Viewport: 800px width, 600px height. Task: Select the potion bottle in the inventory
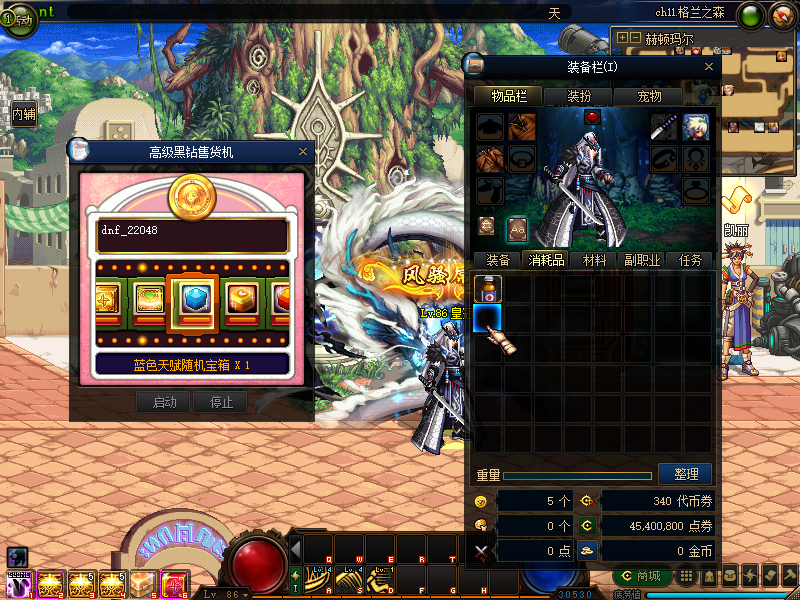tap(488, 288)
